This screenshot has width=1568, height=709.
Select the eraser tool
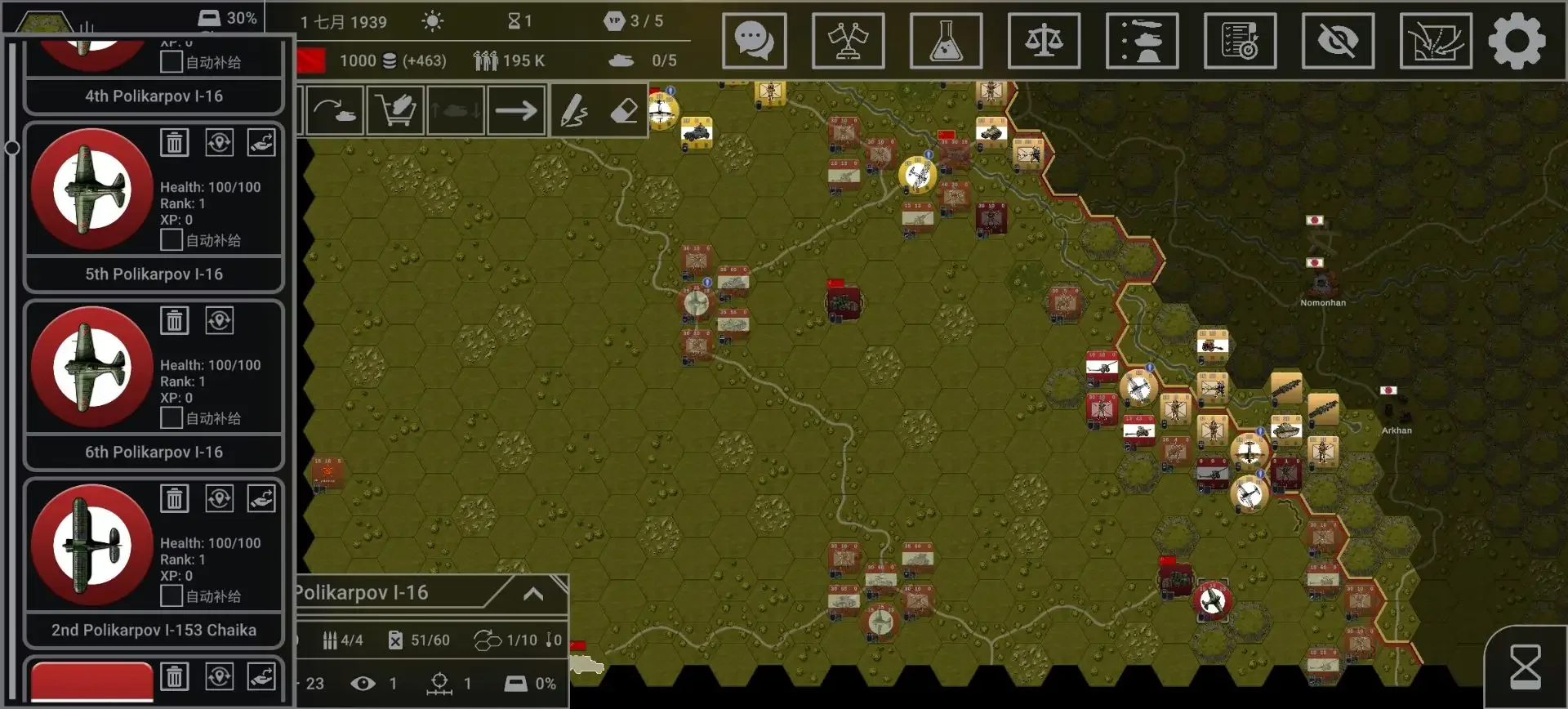(624, 110)
